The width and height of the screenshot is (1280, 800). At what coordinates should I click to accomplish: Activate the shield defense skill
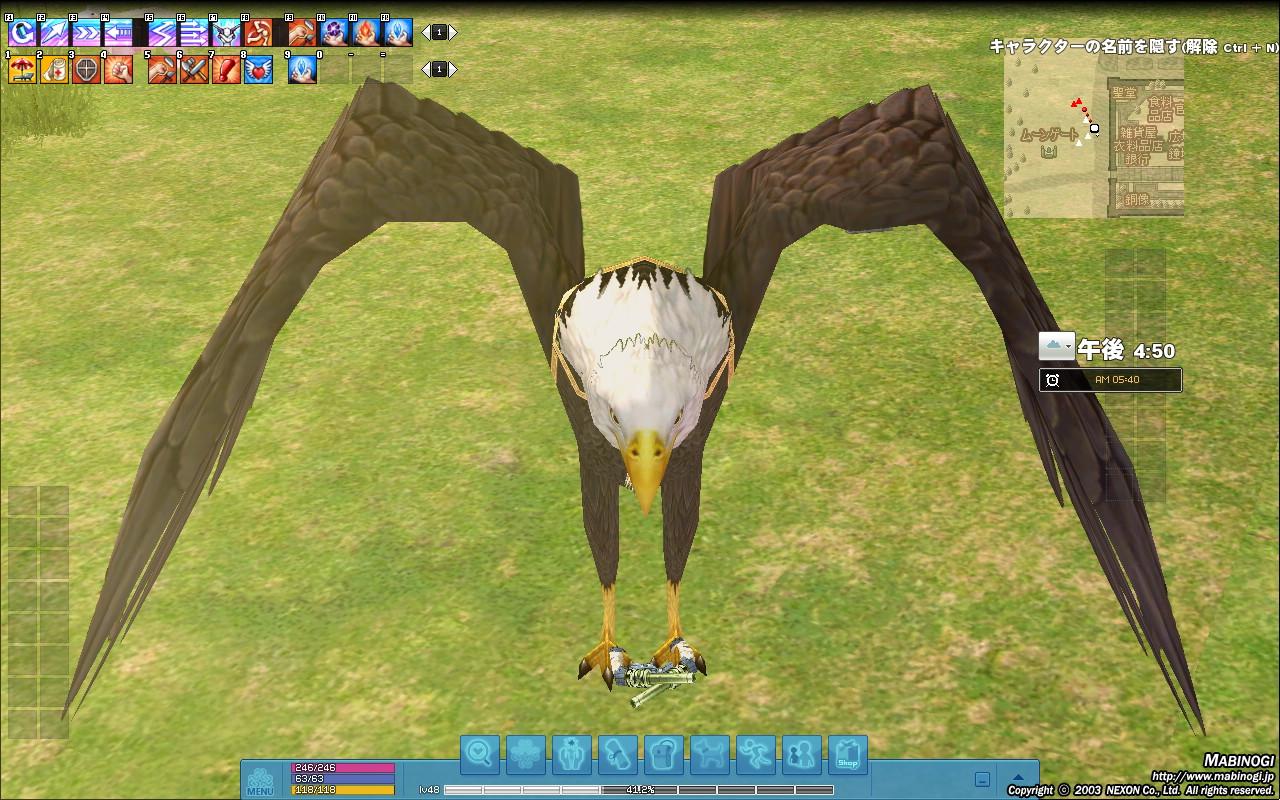pyautogui.click(x=86, y=70)
